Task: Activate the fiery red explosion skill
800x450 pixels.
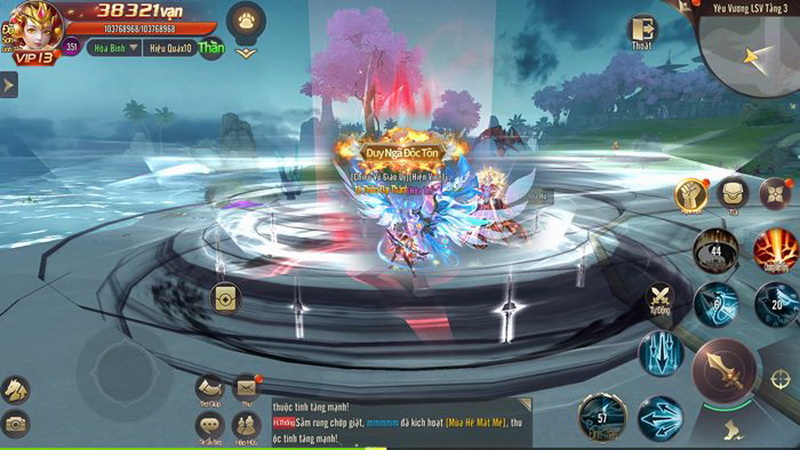Action: coord(776,248)
